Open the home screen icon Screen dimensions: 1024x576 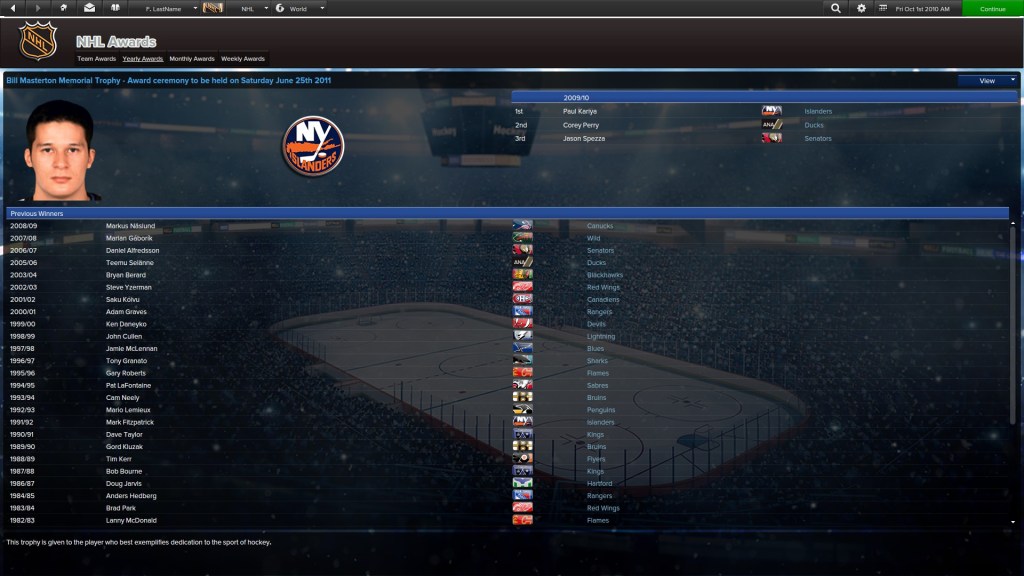point(64,8)
